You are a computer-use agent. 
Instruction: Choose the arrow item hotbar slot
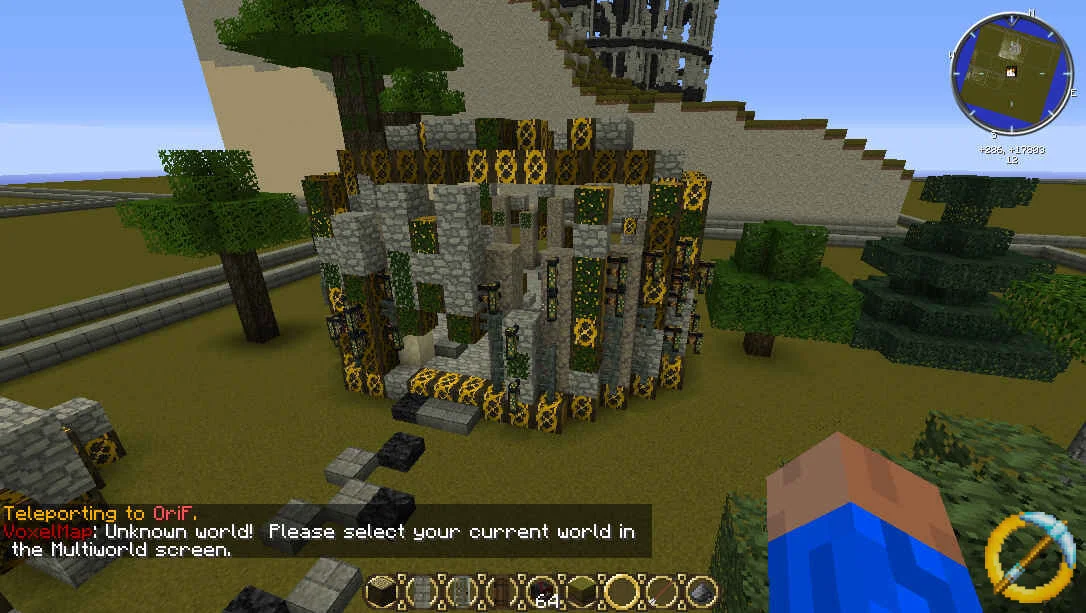click(x=660, y=590)
